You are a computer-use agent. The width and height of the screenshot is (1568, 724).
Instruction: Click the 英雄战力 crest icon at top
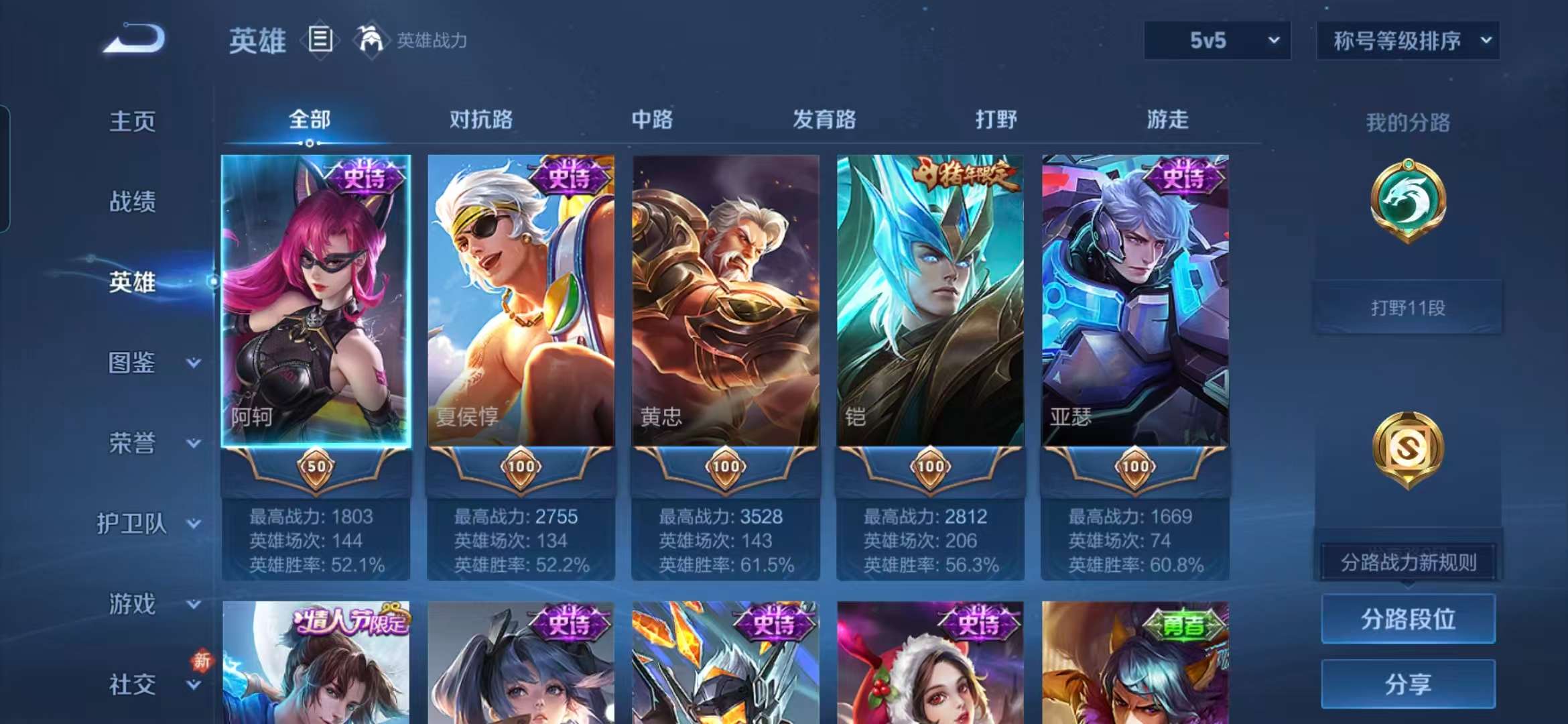[371, 39]
